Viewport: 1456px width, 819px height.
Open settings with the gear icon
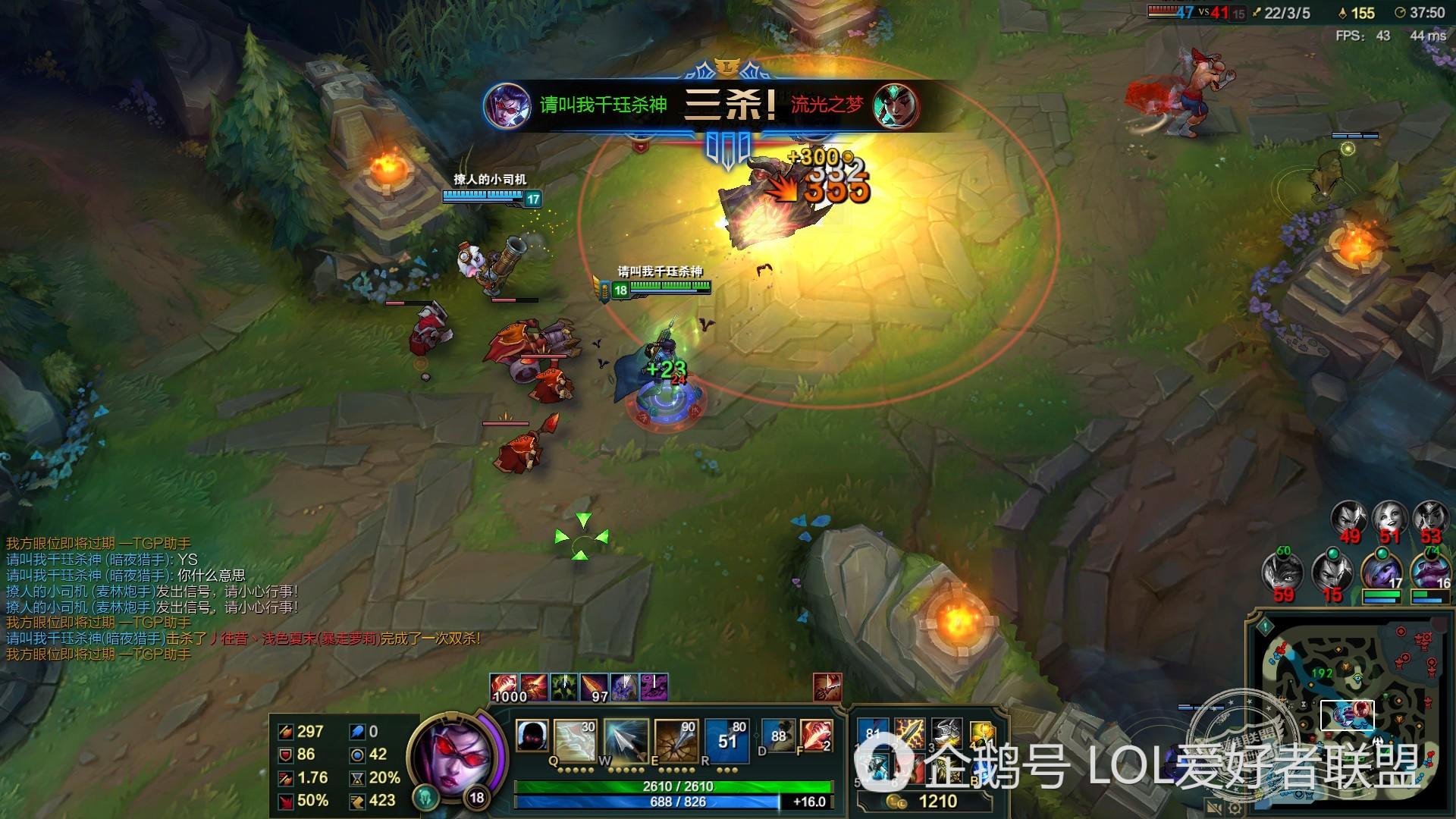click(x=1235, y=808)
